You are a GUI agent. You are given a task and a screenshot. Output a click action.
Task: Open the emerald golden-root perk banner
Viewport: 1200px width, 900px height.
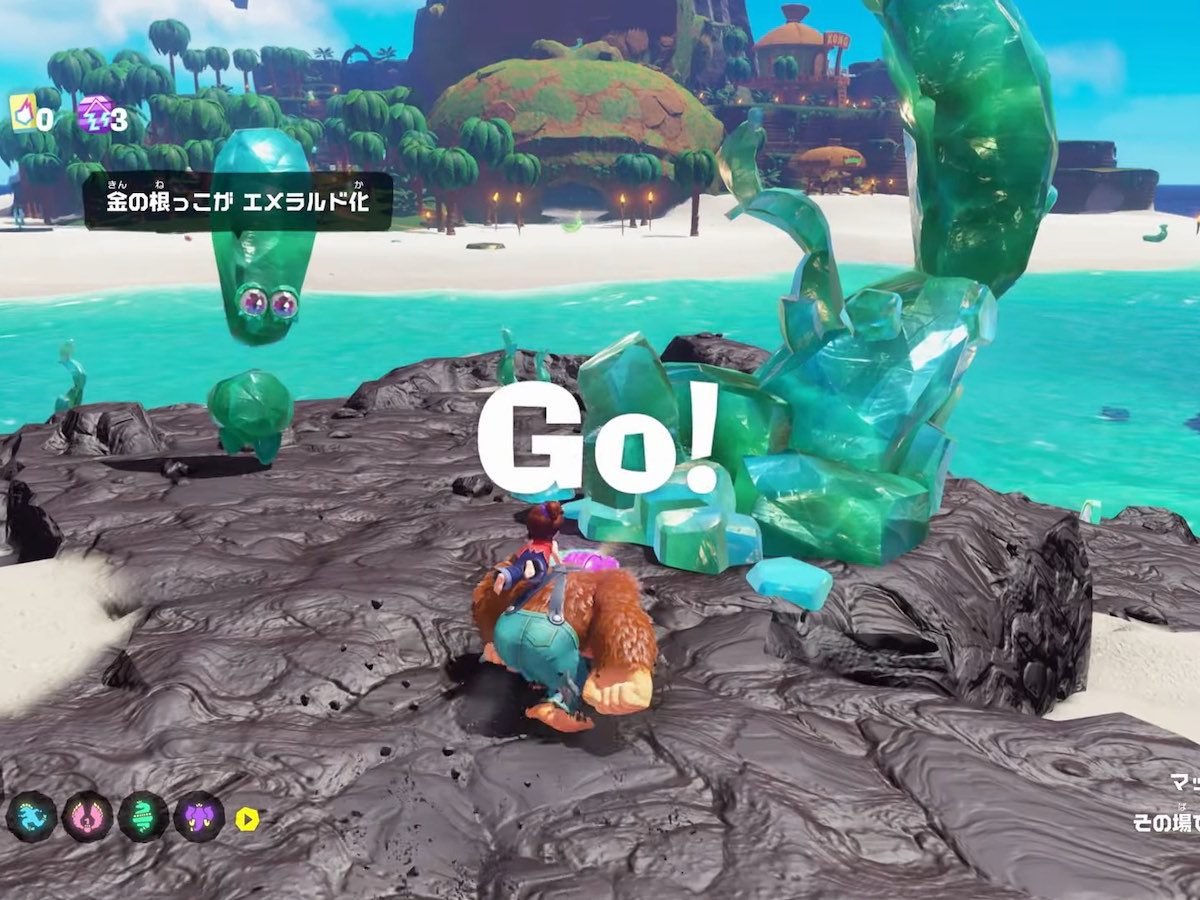237,201
